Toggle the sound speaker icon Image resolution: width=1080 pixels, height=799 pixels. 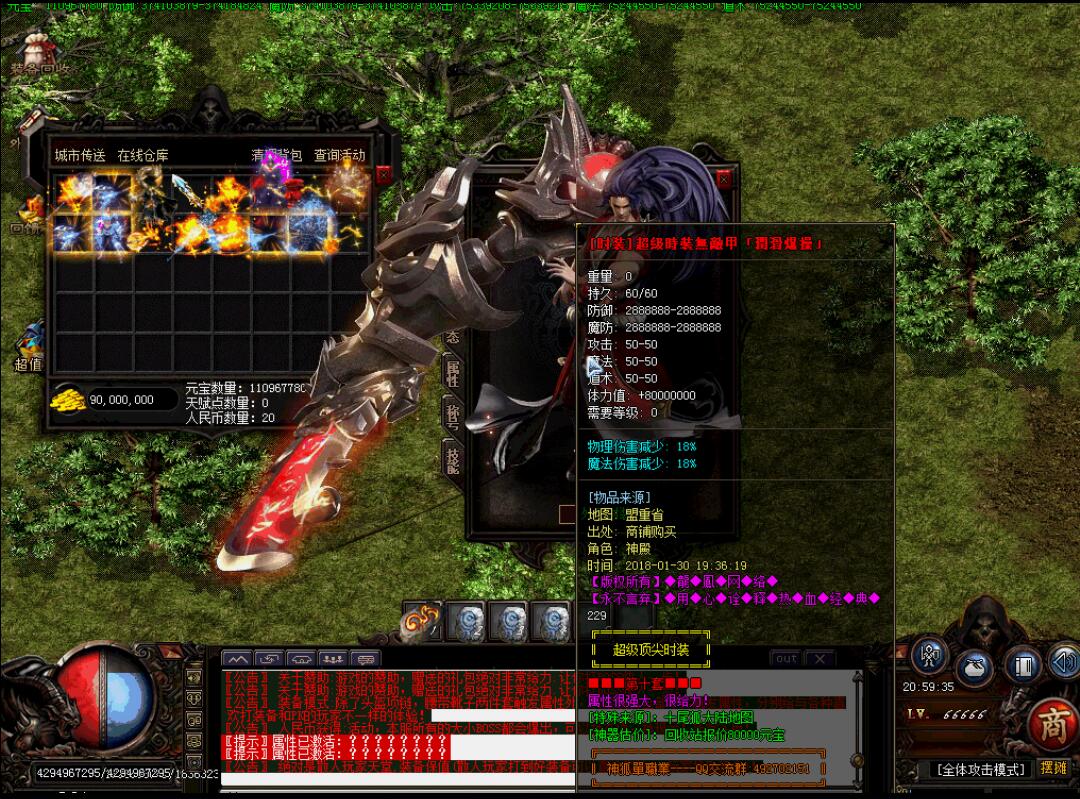(x=1063, y=661)
